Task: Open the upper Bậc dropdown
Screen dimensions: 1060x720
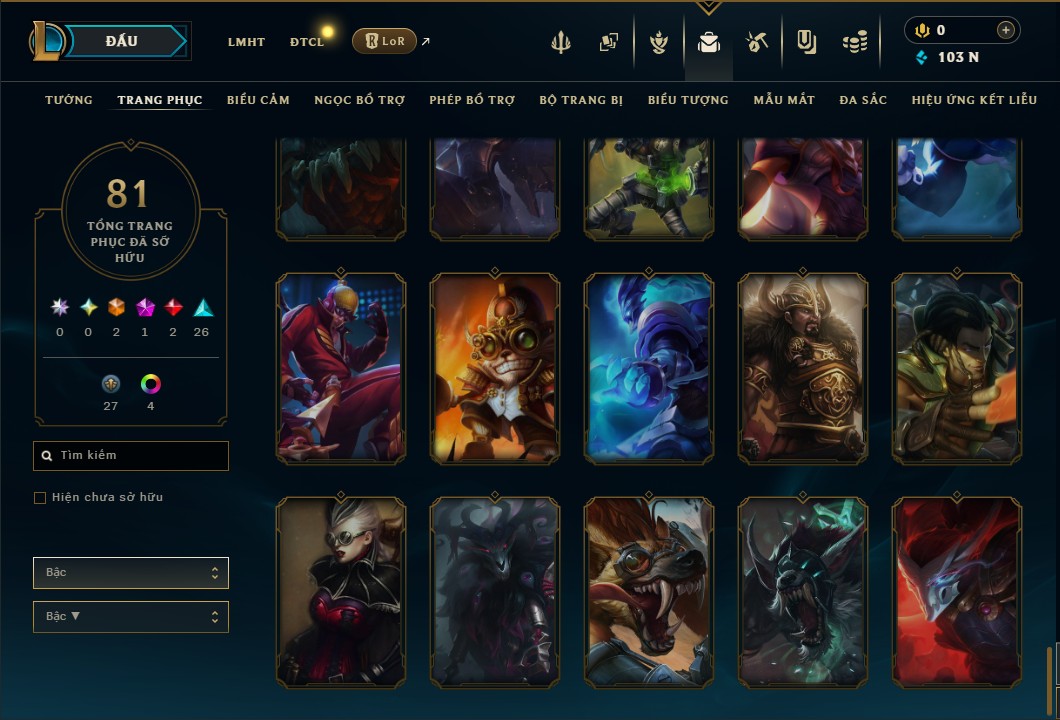Action: (131, 573)
